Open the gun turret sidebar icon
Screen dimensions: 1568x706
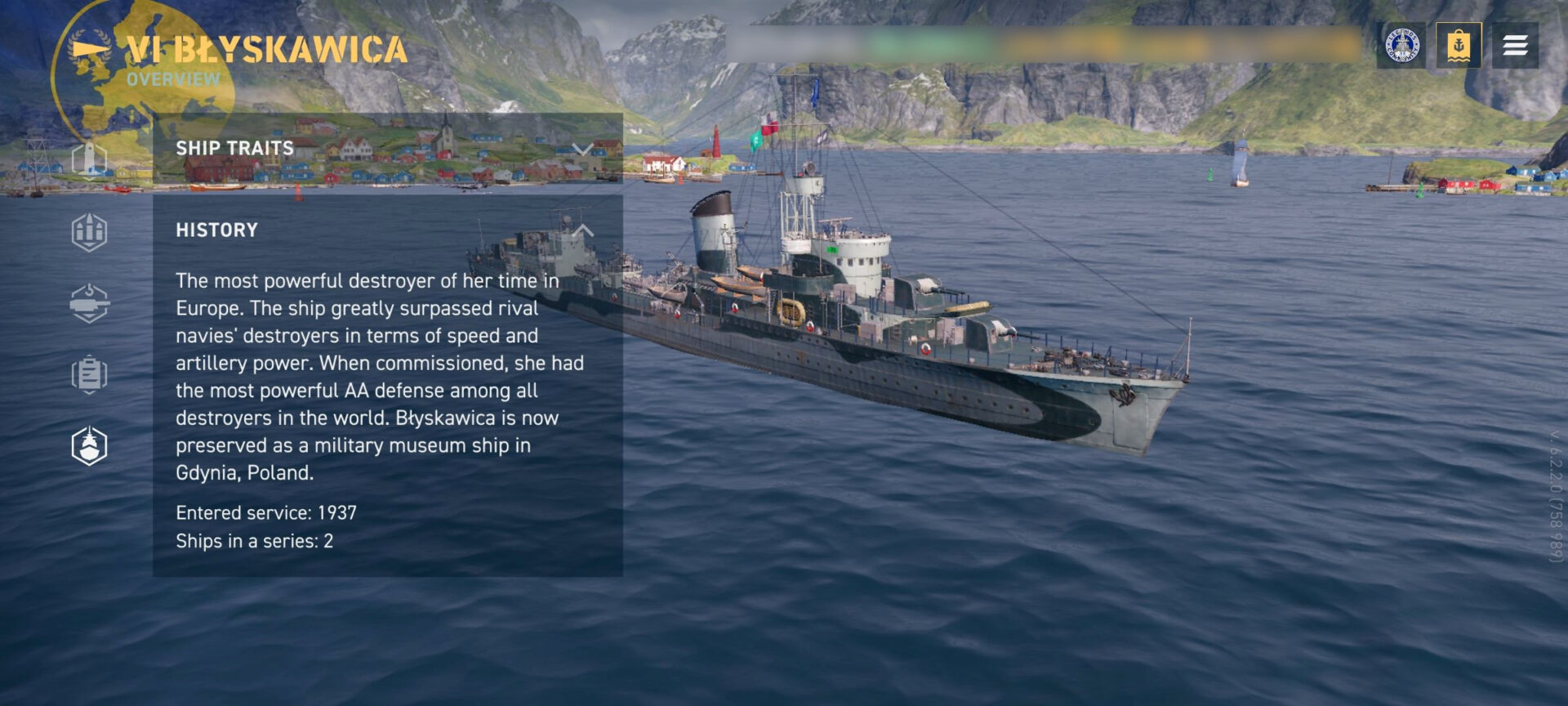coord(89,304)
